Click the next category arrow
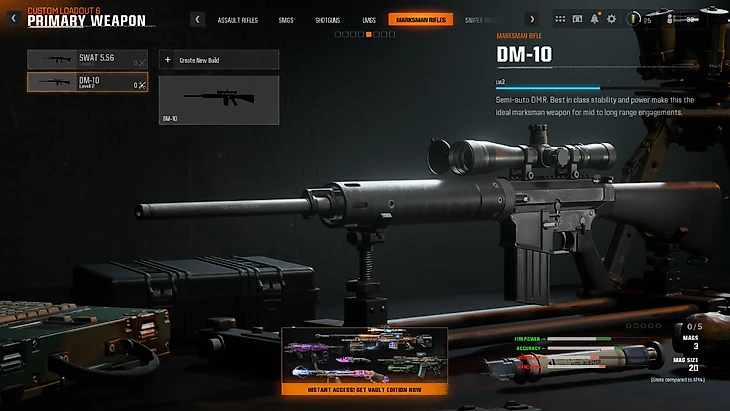 531,19
